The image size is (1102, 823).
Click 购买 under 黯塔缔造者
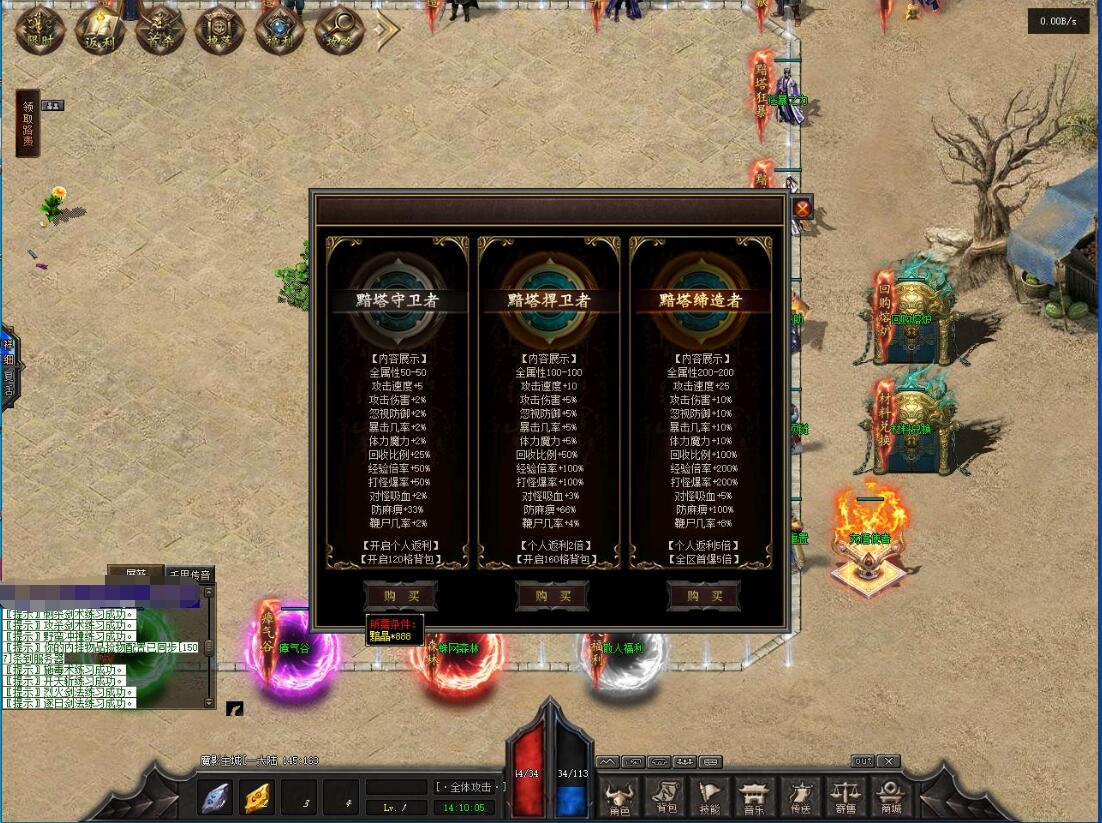703,596
